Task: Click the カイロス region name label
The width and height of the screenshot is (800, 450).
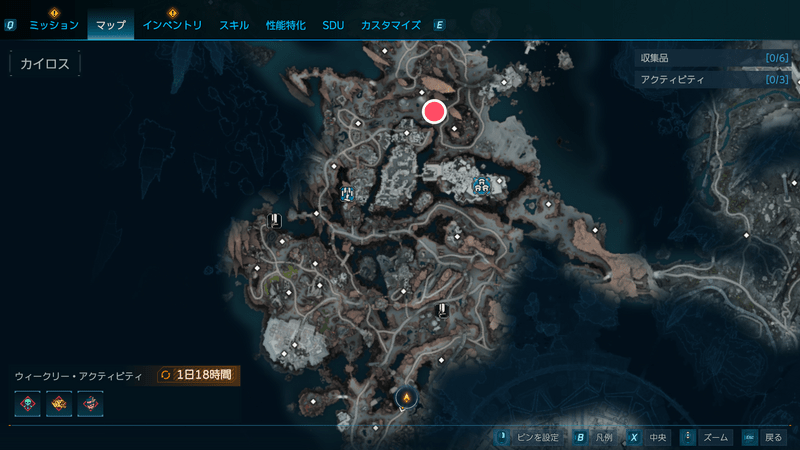Action: tap(44, 64)
